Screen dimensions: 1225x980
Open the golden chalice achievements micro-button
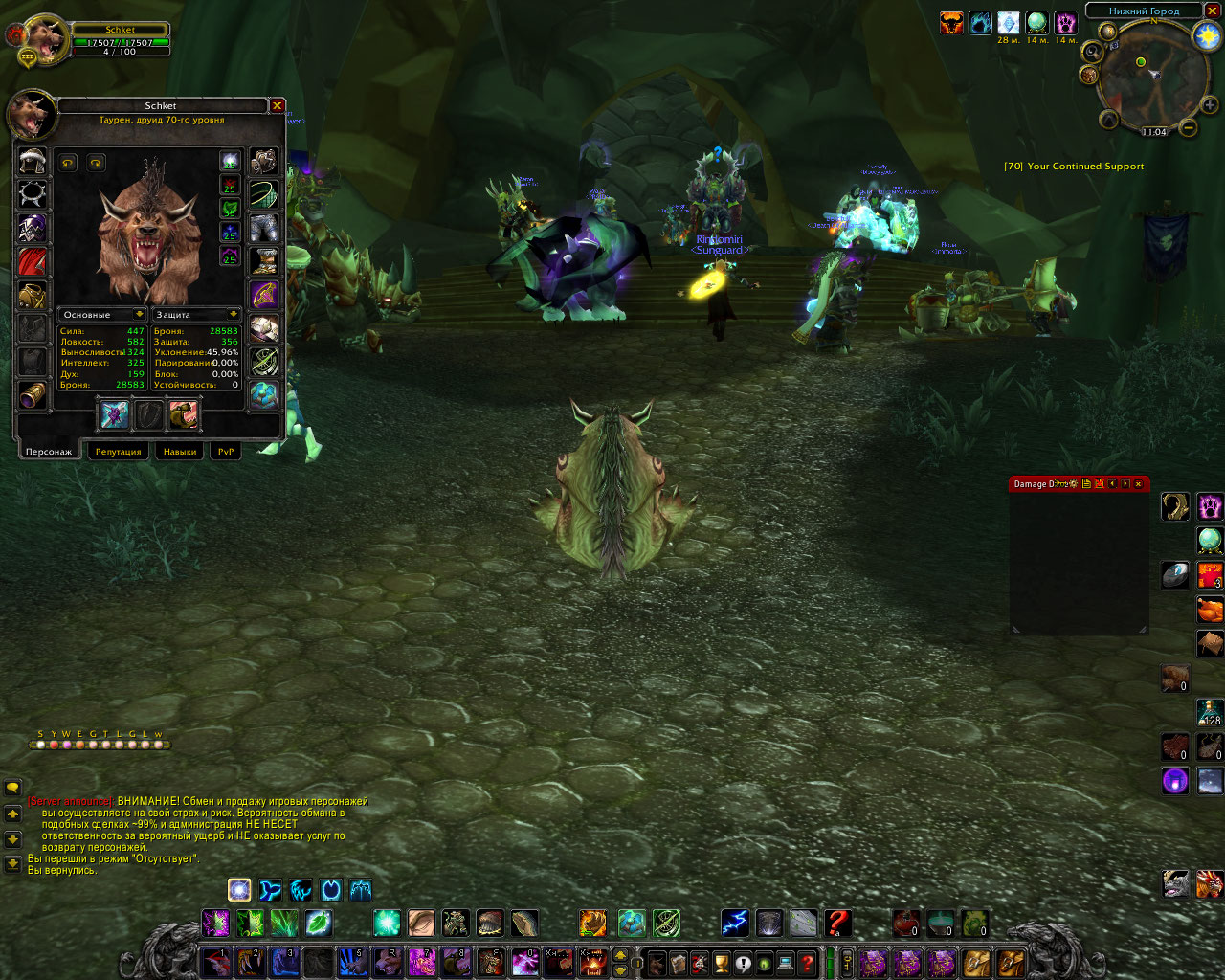point(722,962)
